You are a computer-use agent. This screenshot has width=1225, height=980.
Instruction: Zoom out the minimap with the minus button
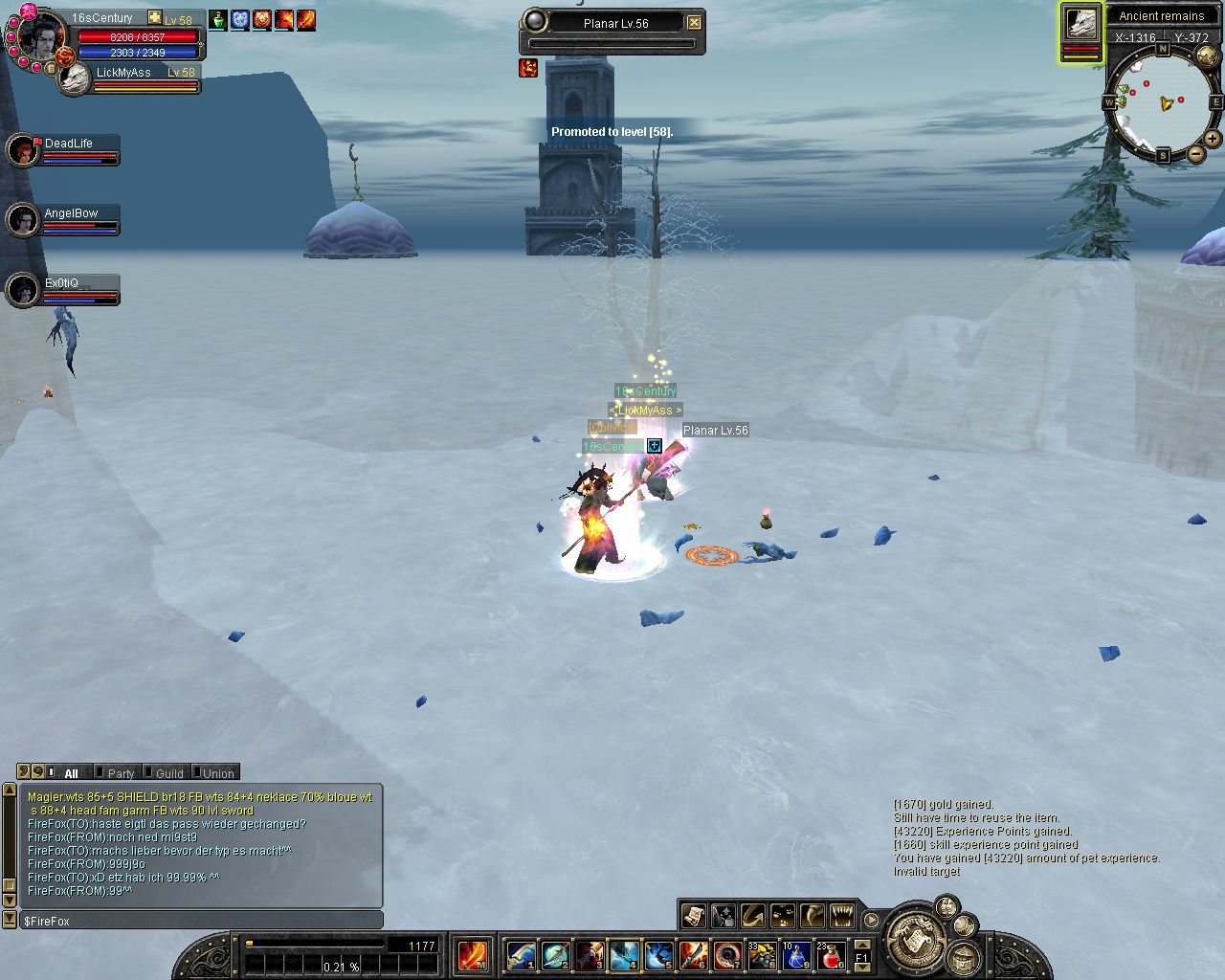1196,153
